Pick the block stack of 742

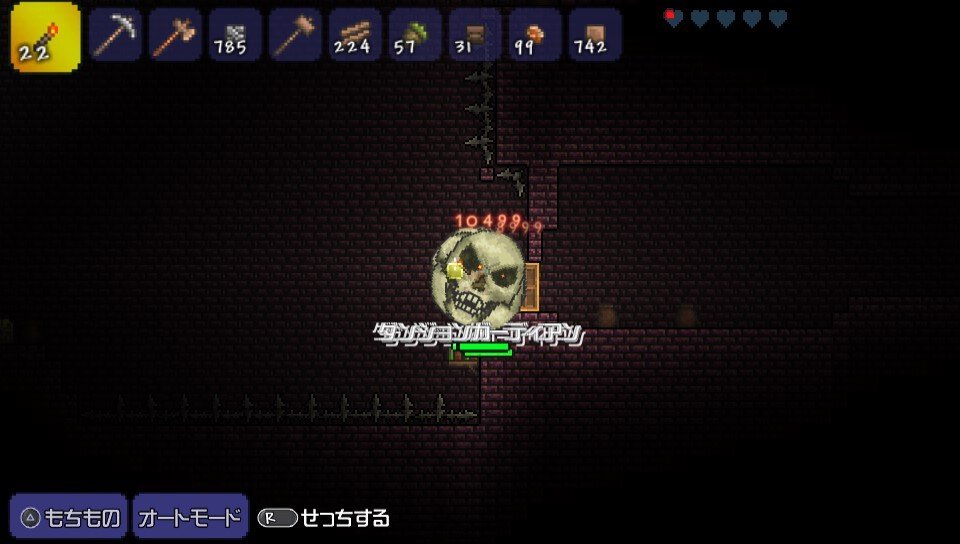(595, 35)
